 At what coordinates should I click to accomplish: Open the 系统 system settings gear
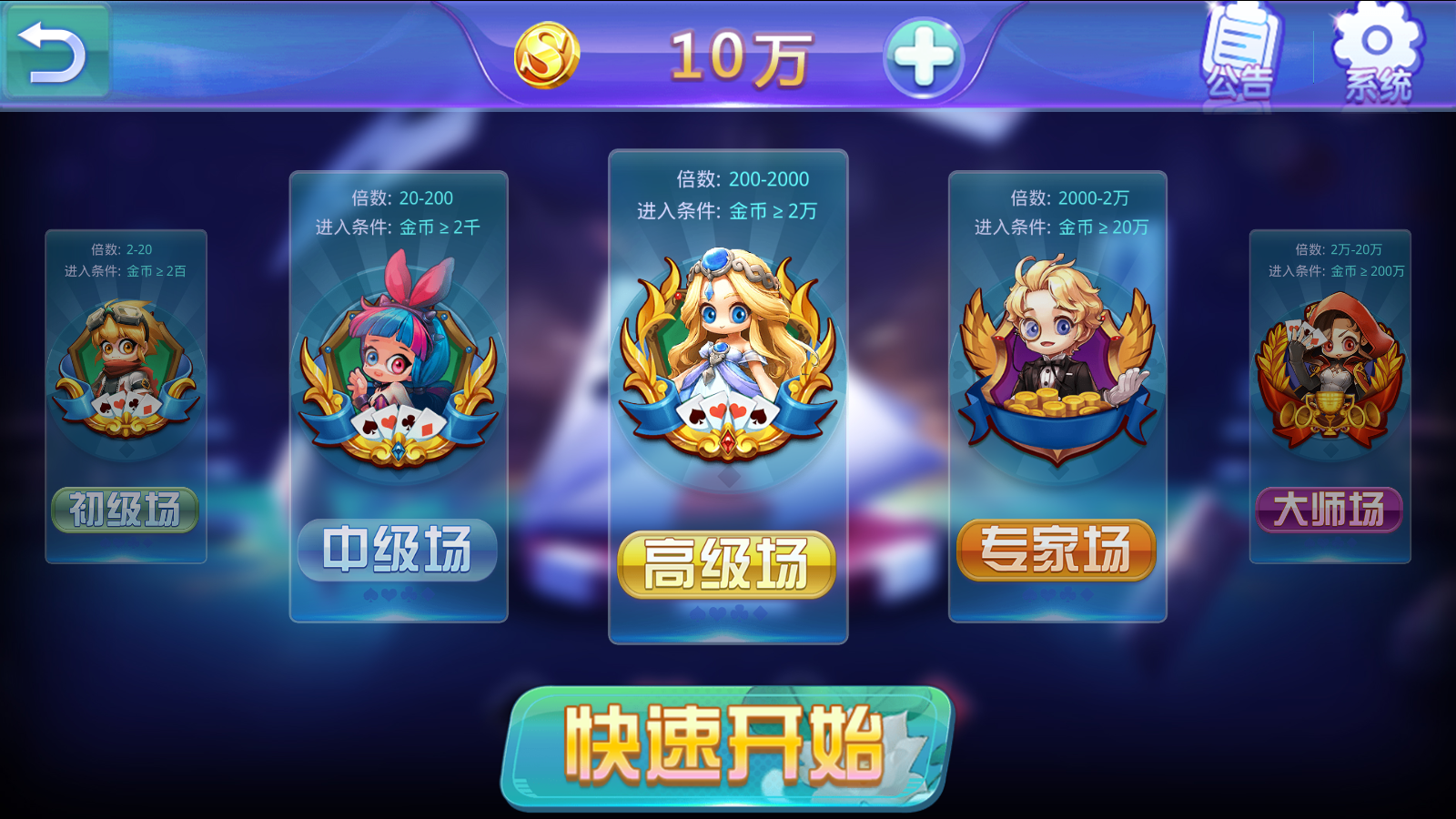click(x=1374, y=50)
